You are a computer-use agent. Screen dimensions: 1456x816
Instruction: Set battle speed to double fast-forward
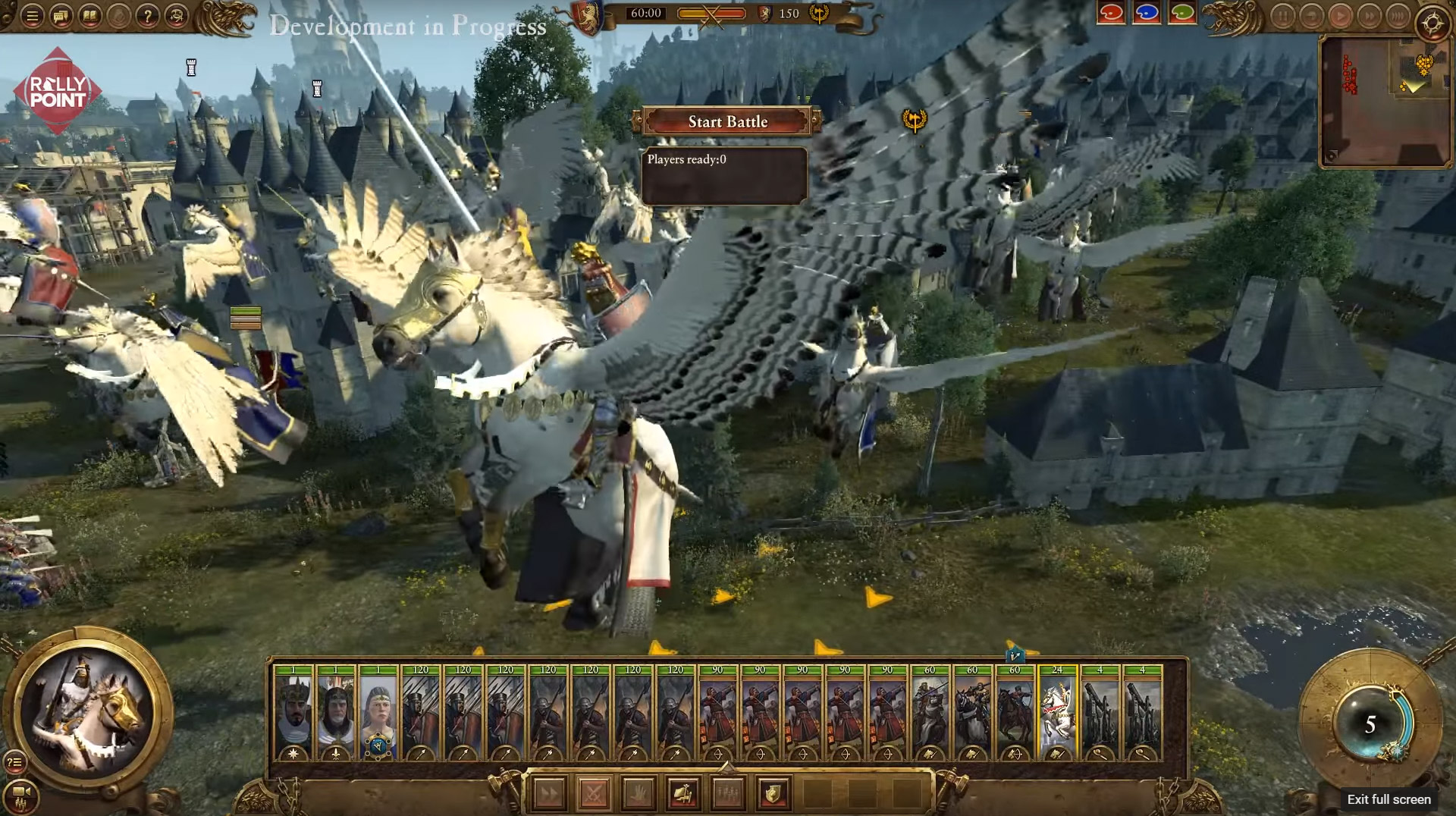coord(1369,17)
